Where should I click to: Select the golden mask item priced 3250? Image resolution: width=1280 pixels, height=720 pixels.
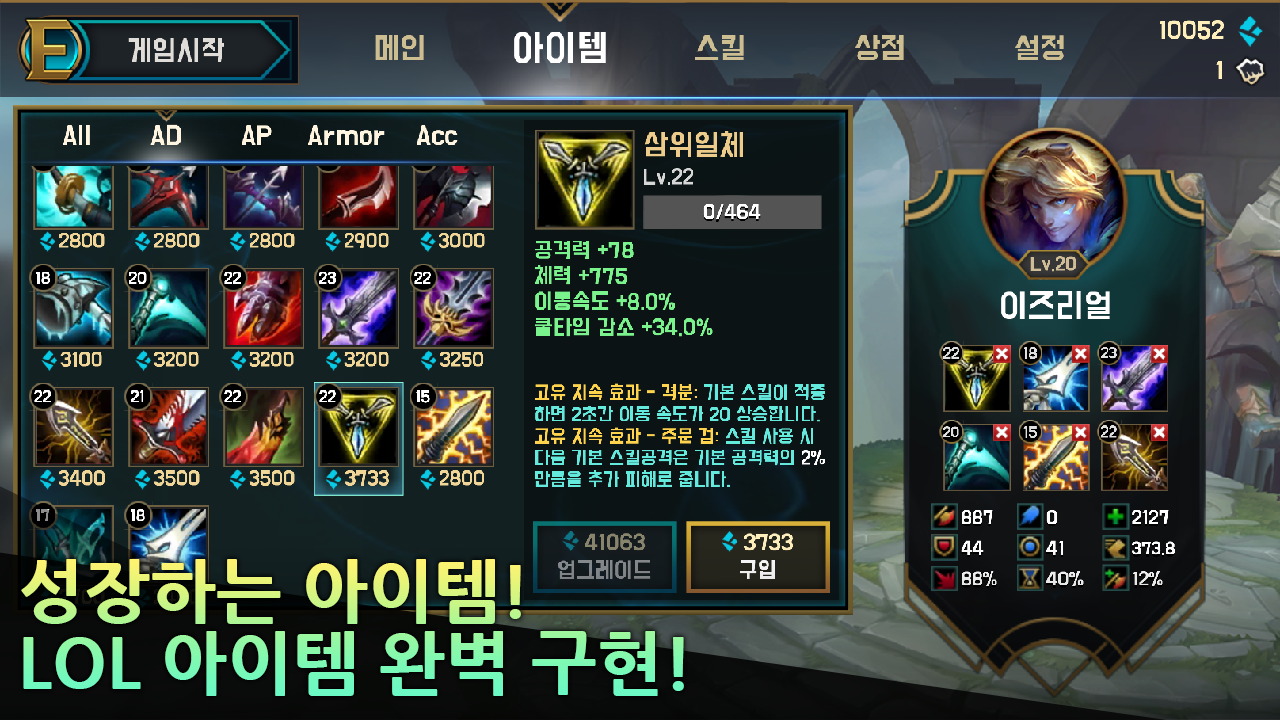[453, 307]
